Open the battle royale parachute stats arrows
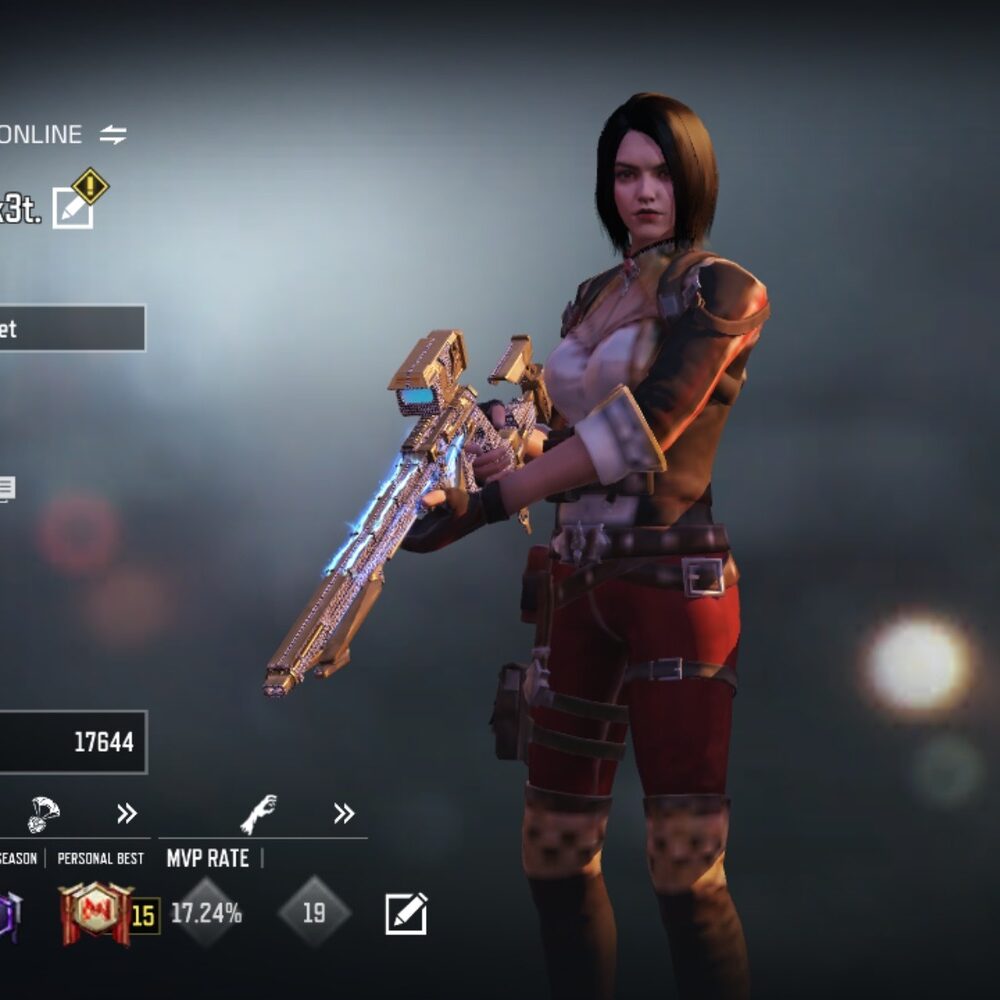This screenshot has width=1000, height=1000. [x=127, y=814]
